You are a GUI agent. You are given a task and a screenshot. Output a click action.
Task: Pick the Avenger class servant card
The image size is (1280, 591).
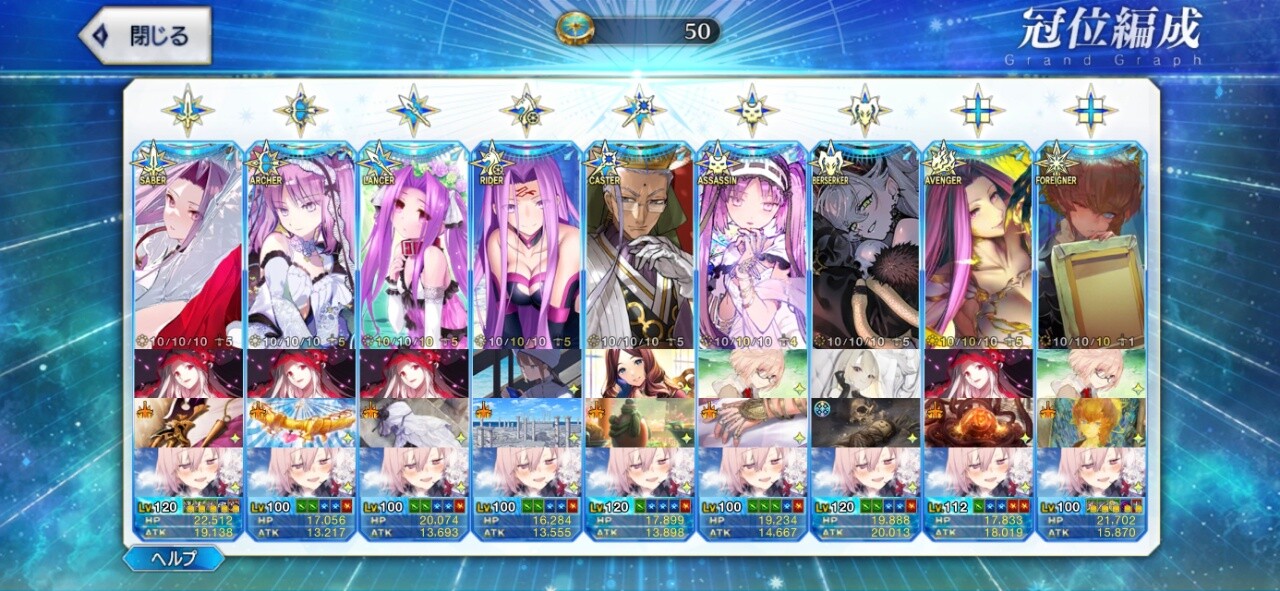pos(979,245)
